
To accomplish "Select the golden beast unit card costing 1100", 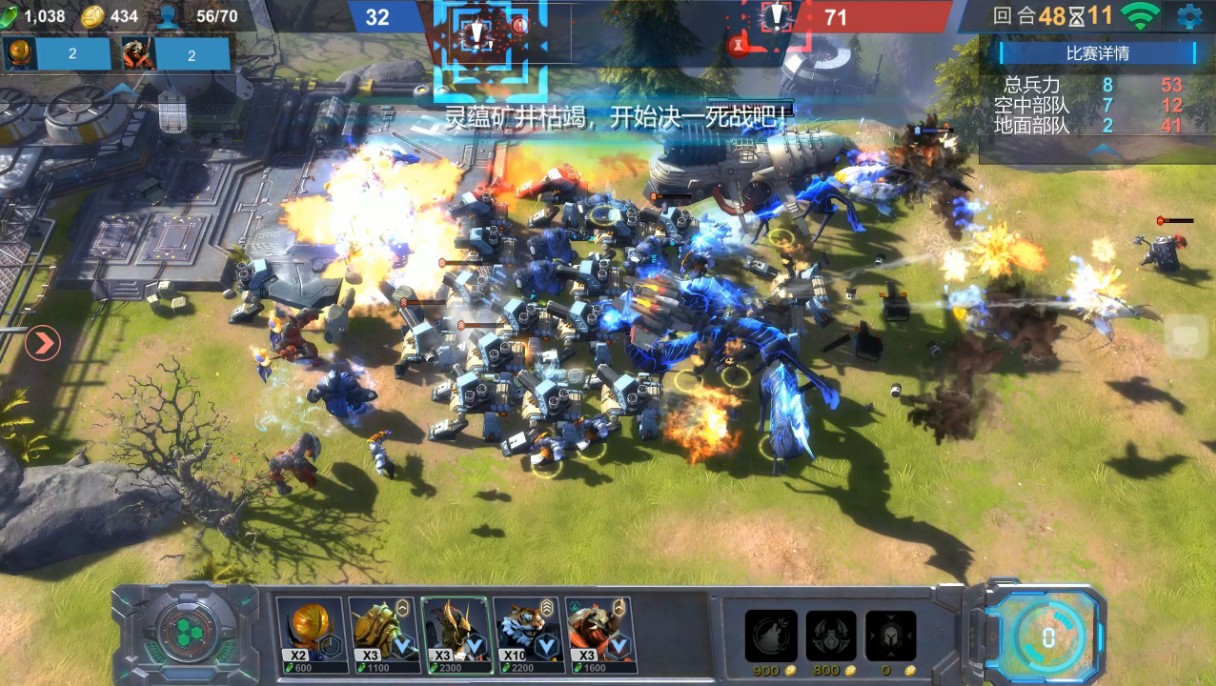I will [x=383, y=634].
